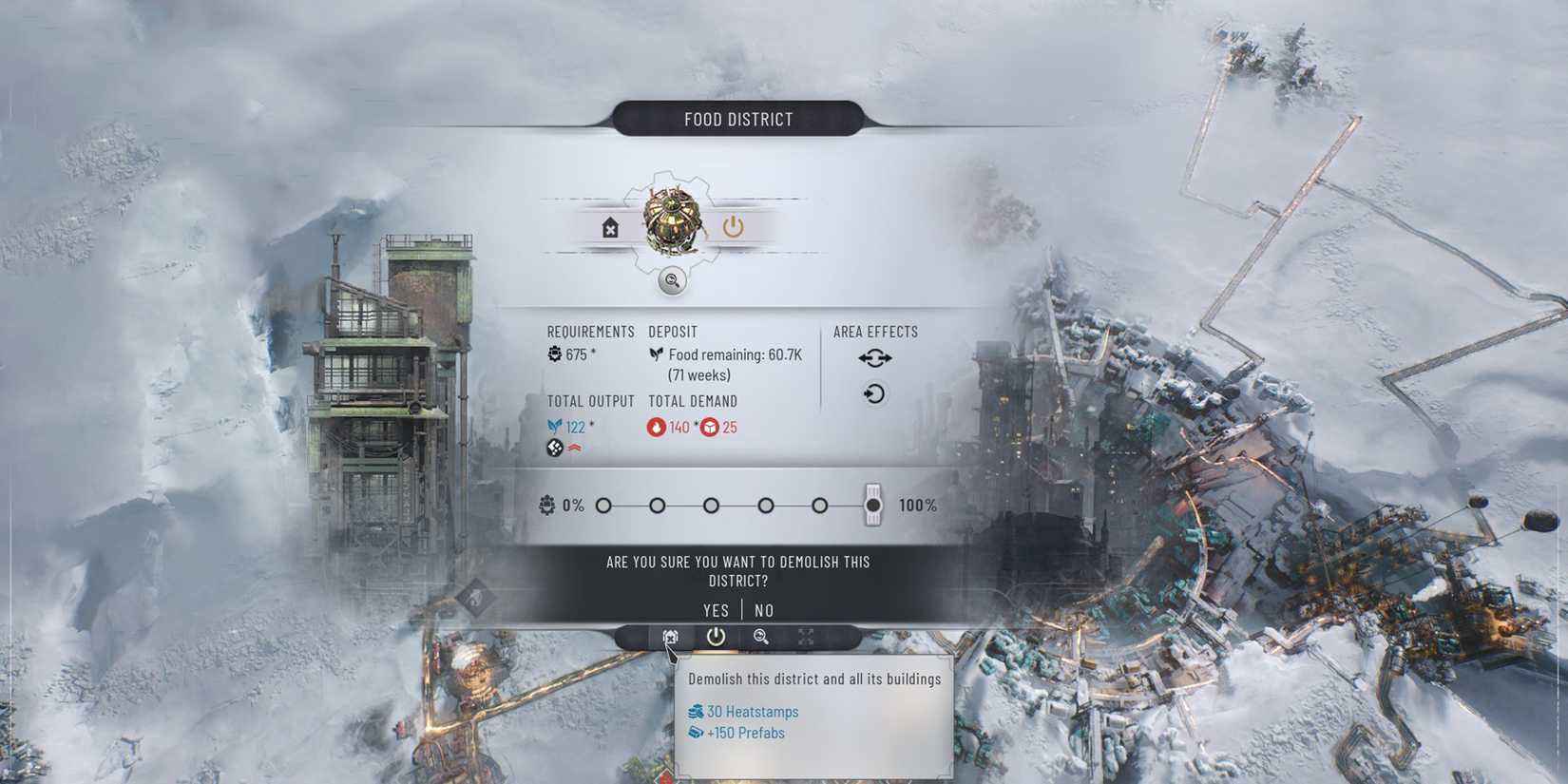Toggle the squeeze icon under the food output
Screen dimensions: 1568x784
click(x=554, y=447)
